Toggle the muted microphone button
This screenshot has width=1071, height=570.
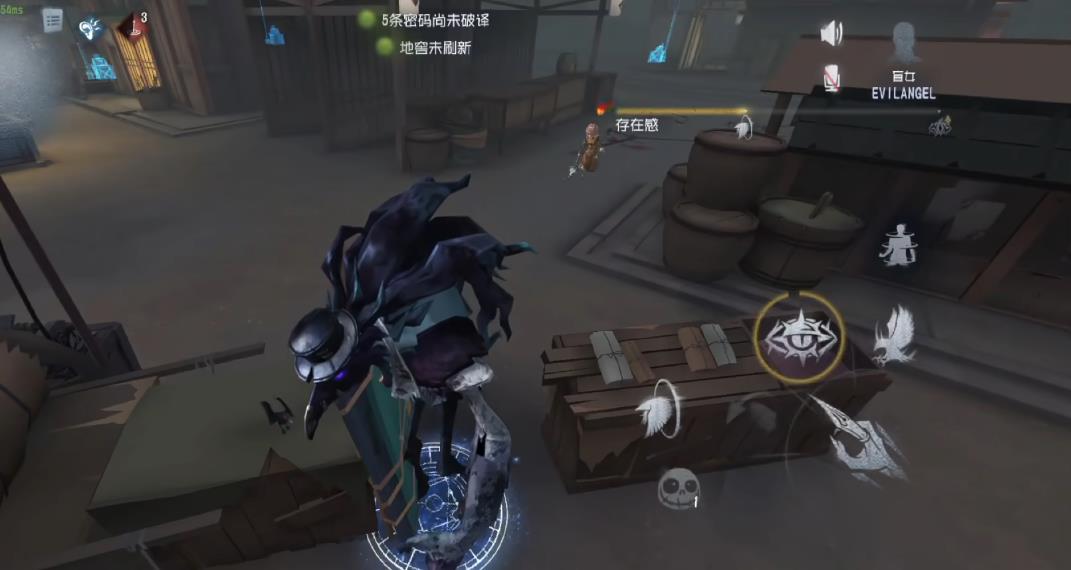click(x=831, y=77)
